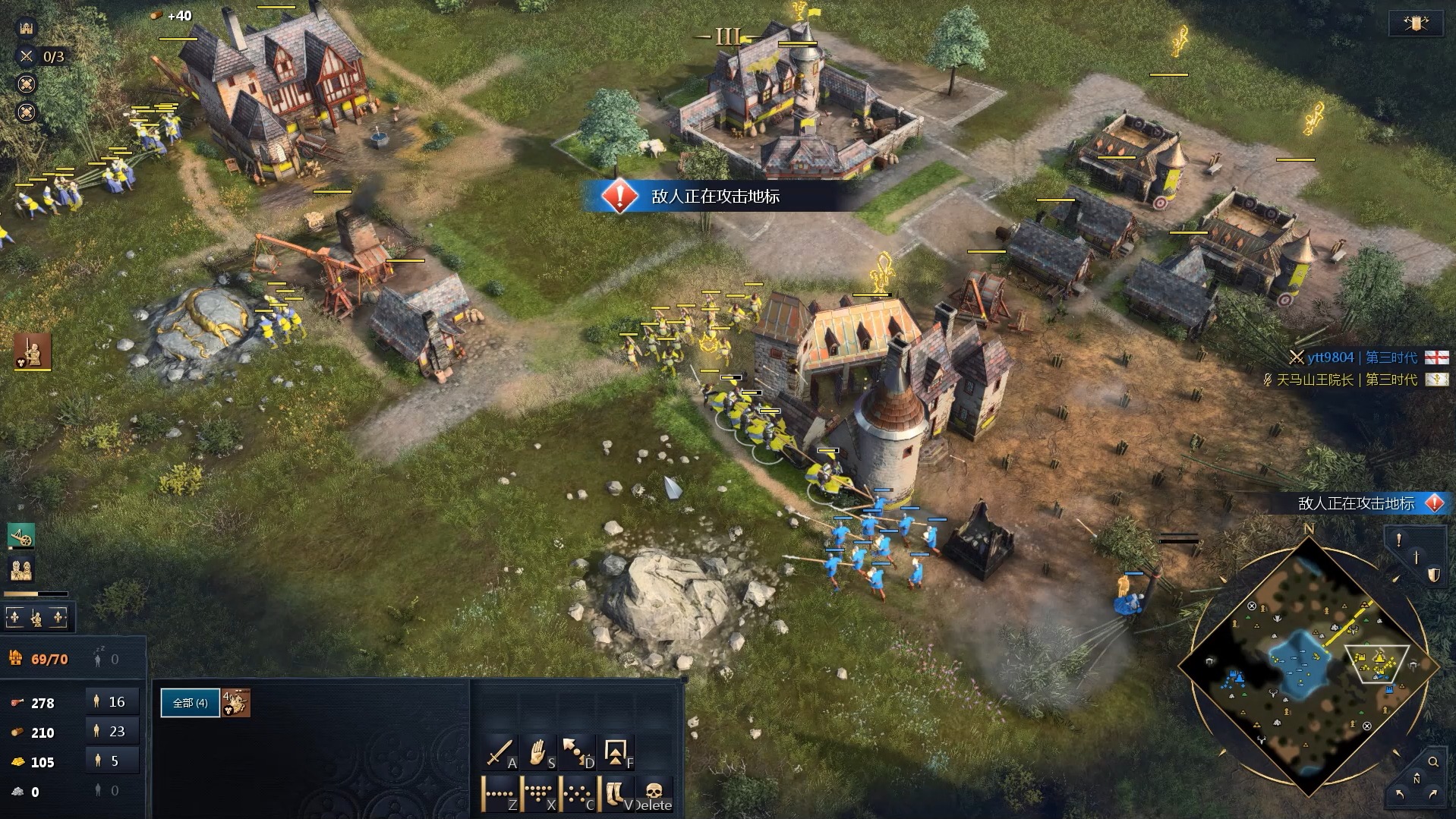
Task: Select the 全部 (4) selection tab
Action: [x=190, y=703]
